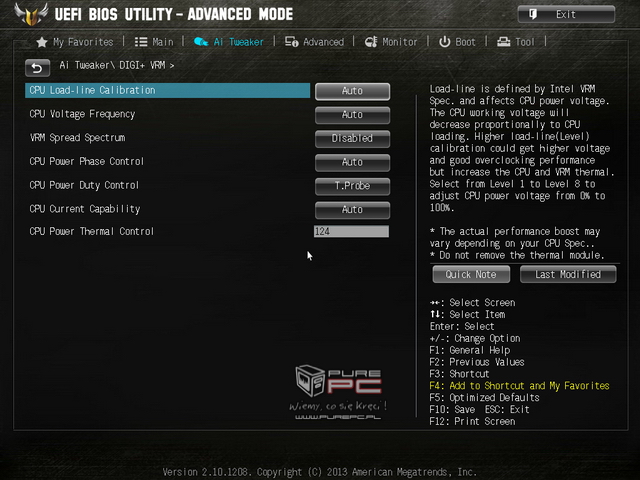Image resolution: width=640 pixels, height=480 pixels.
Task: Change CPU Power Duty Control T.Probe option
Action: pos(352,186)
